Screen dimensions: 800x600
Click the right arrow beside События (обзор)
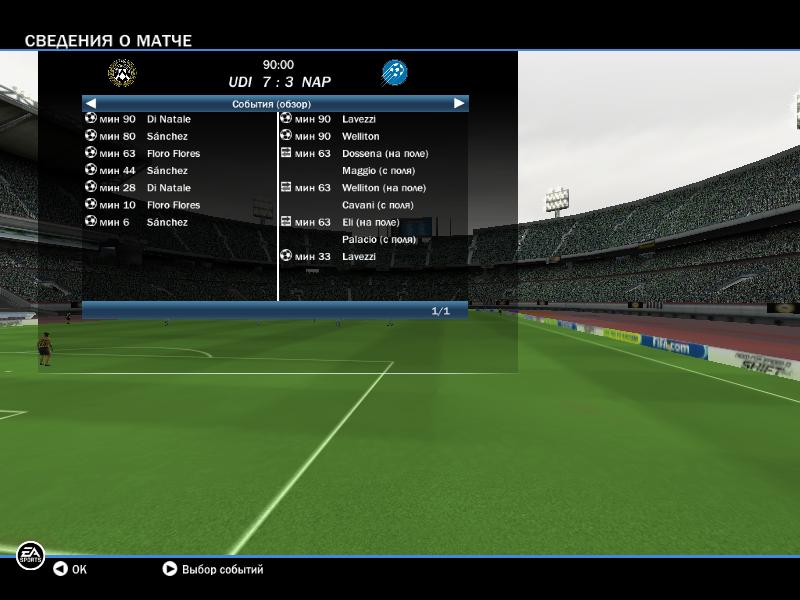[459, 103]
